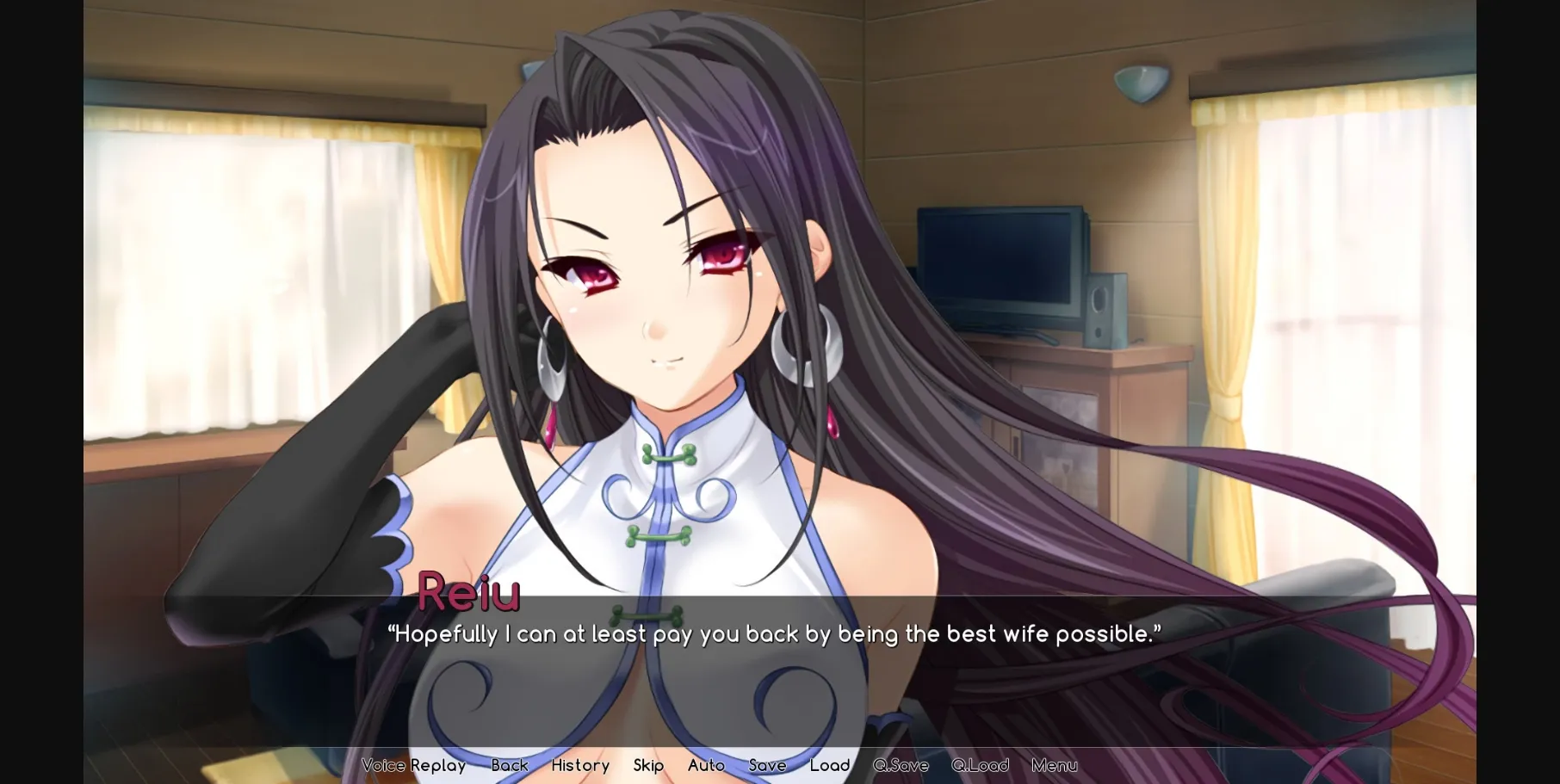The width and height of the screenshot is (1560, 784).
Task: Enable Skip mode to fast-forward text
Action: point(648,765)
